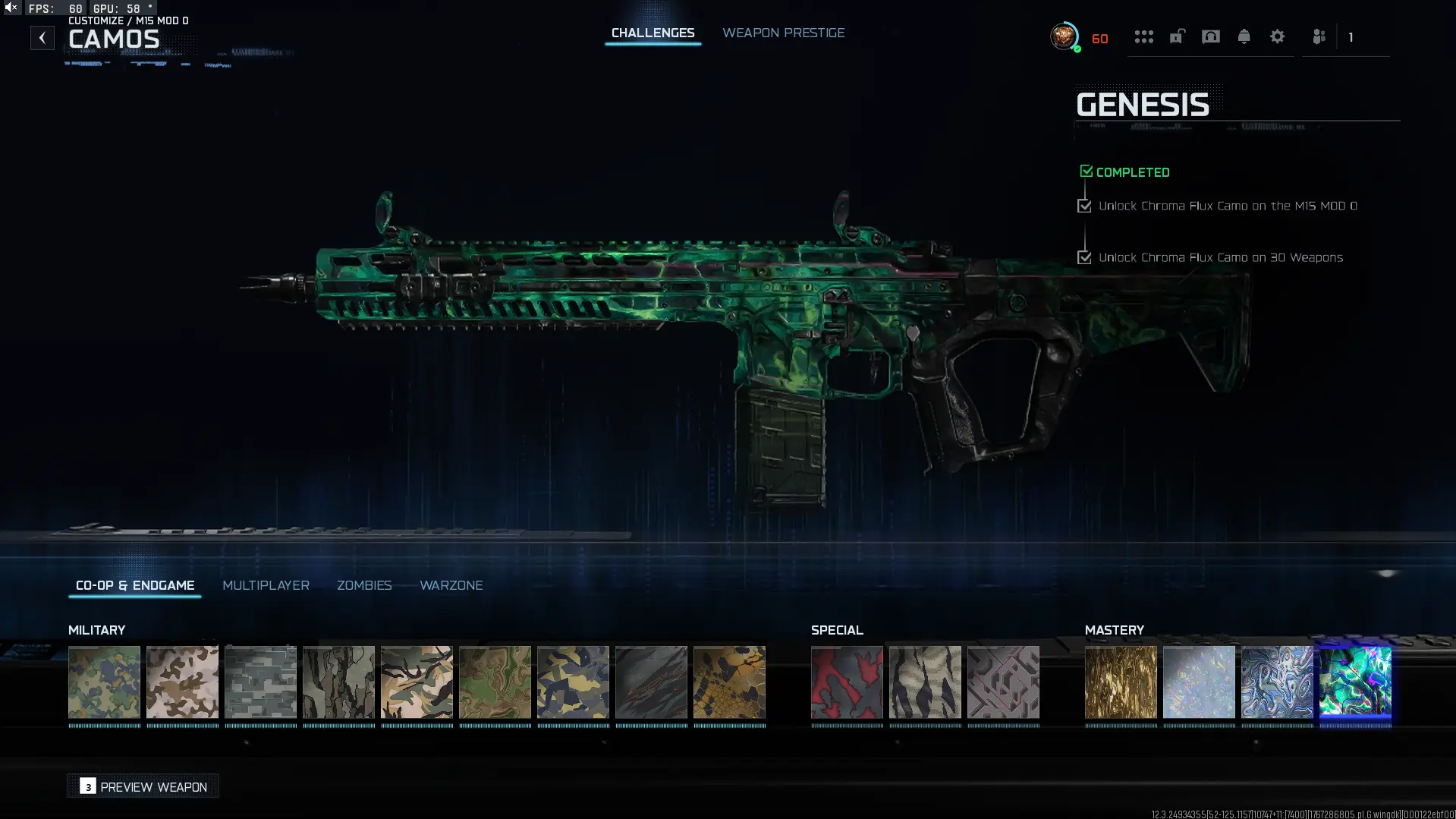Check the Unlock Chroma Flux on M15 MOD 0 objective
1456x819 pixels.
coord(1084,206)
